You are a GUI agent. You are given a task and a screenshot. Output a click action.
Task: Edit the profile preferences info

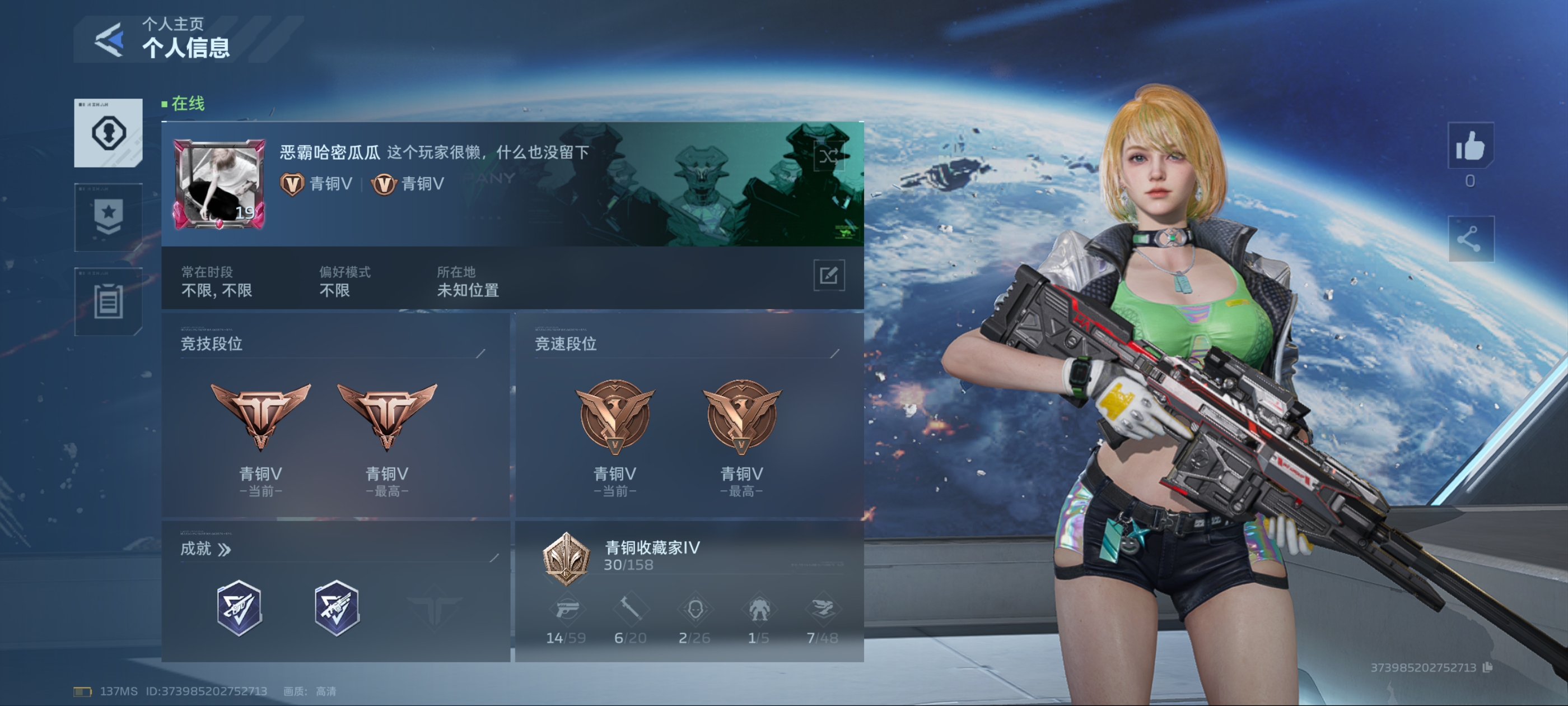[x=828, y=275]
